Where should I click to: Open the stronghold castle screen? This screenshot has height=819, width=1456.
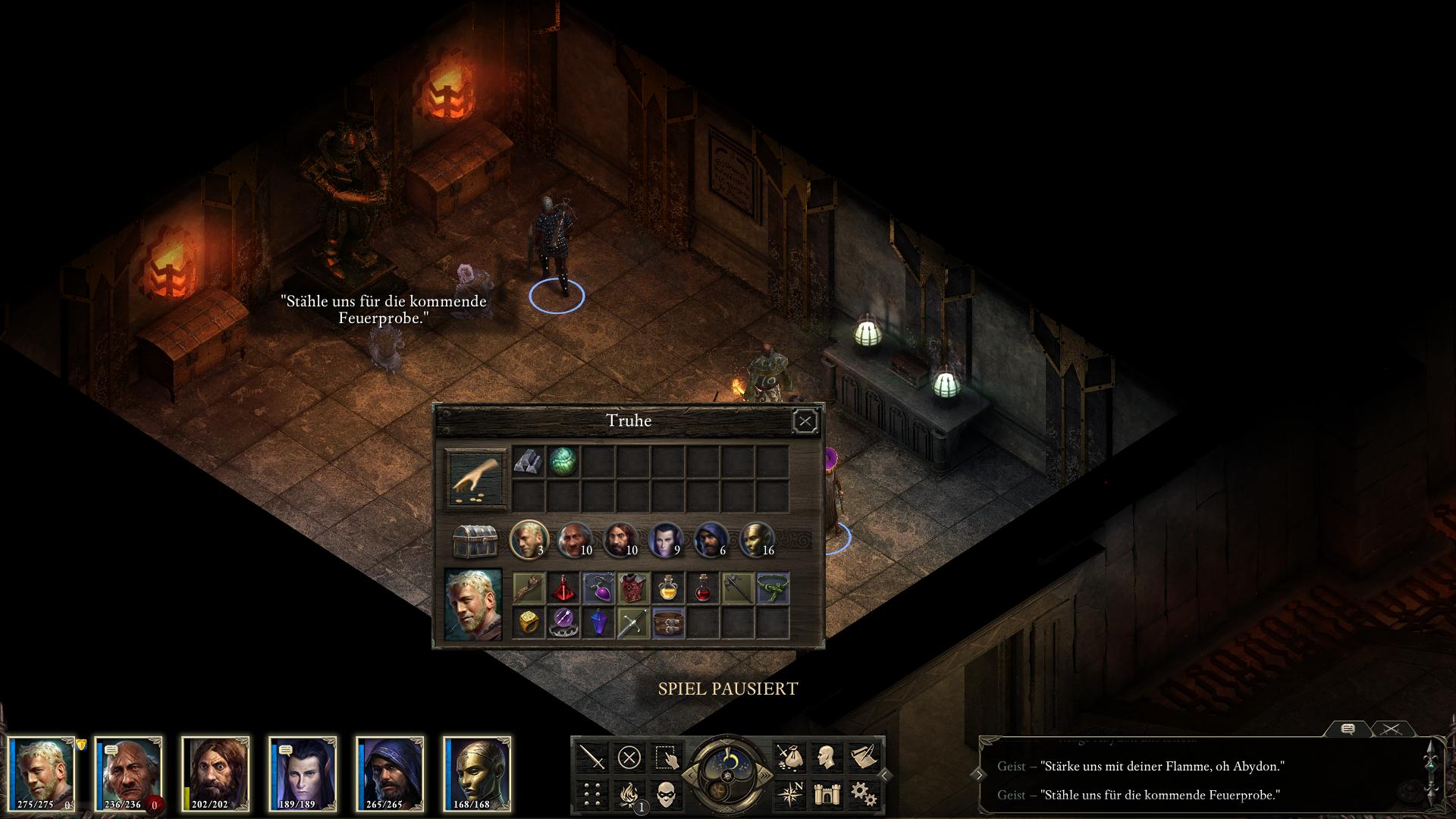point(826,794)
